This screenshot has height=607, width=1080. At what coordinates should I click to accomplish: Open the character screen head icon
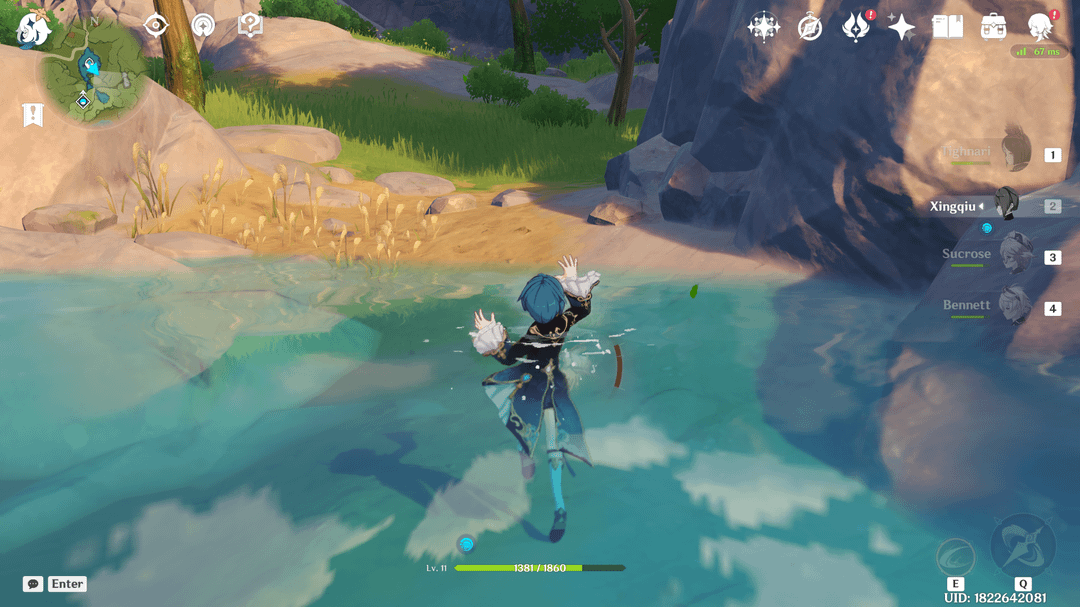tap(1040, 27)
